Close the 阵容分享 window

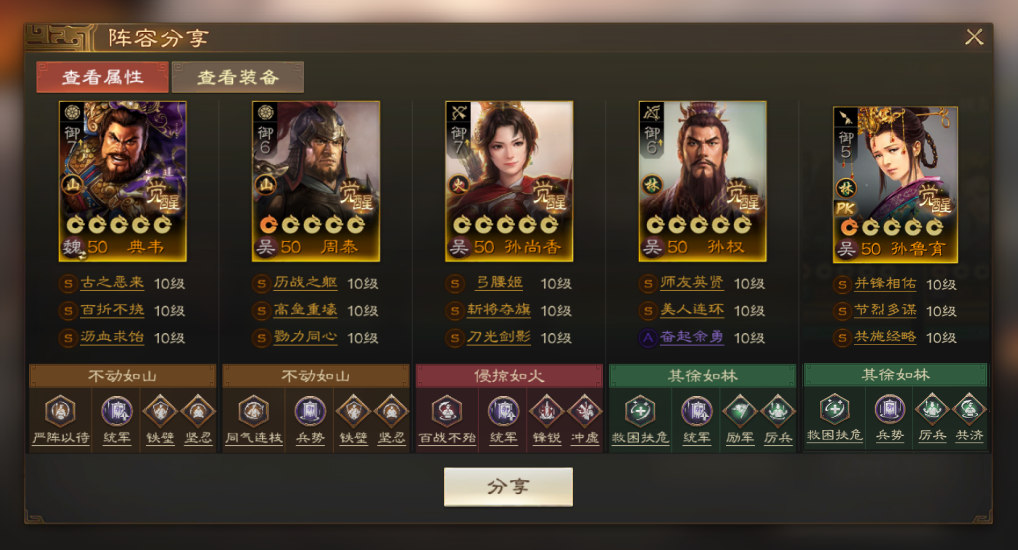[973, 38]
